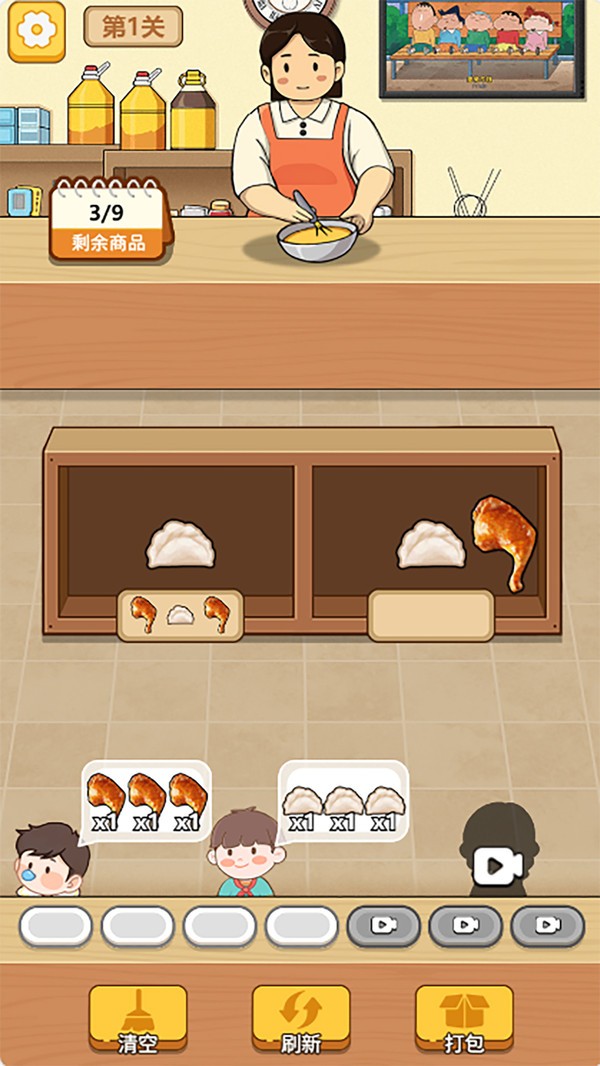Tap the 刷新 refresh button
600x1066 pixels.
pyautogui.click(x=300, y=1019)
